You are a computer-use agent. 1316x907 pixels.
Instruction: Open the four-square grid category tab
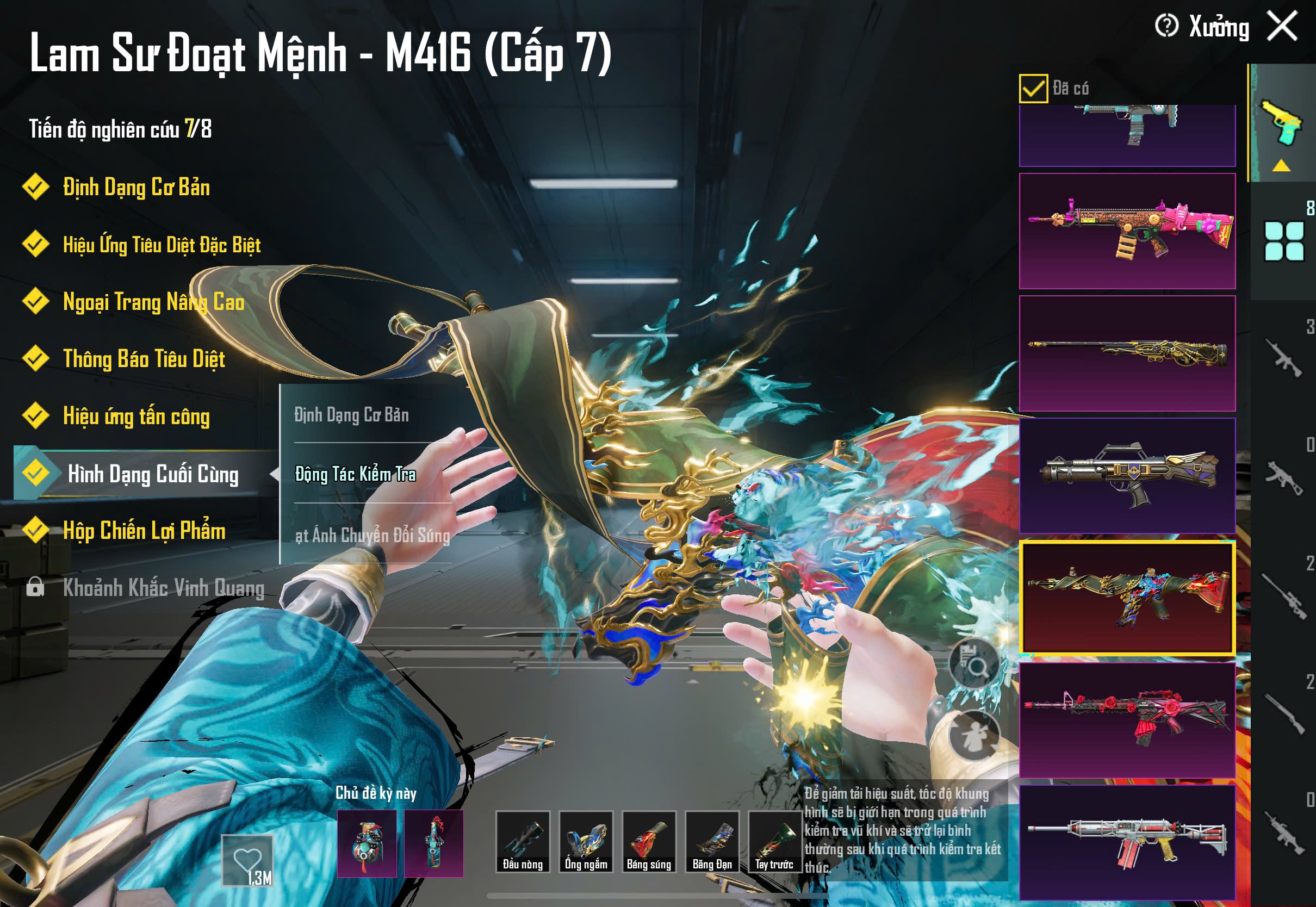pyautogui.click(x=1283, y=241)
